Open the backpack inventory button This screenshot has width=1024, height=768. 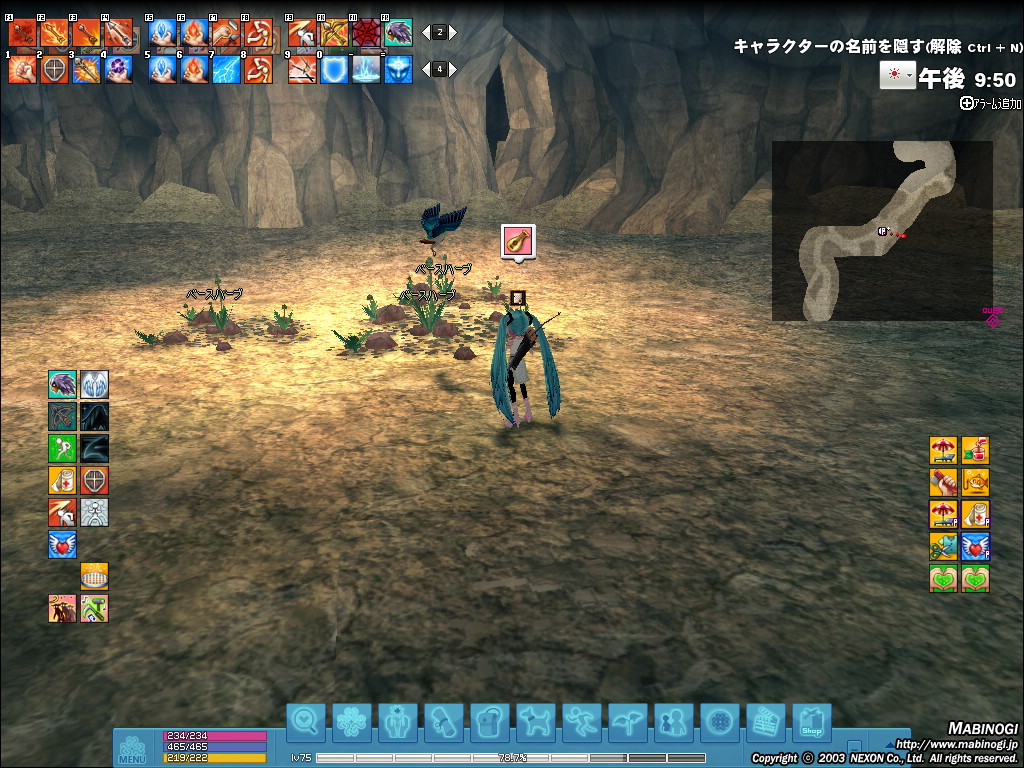click(x=490, y=720)
